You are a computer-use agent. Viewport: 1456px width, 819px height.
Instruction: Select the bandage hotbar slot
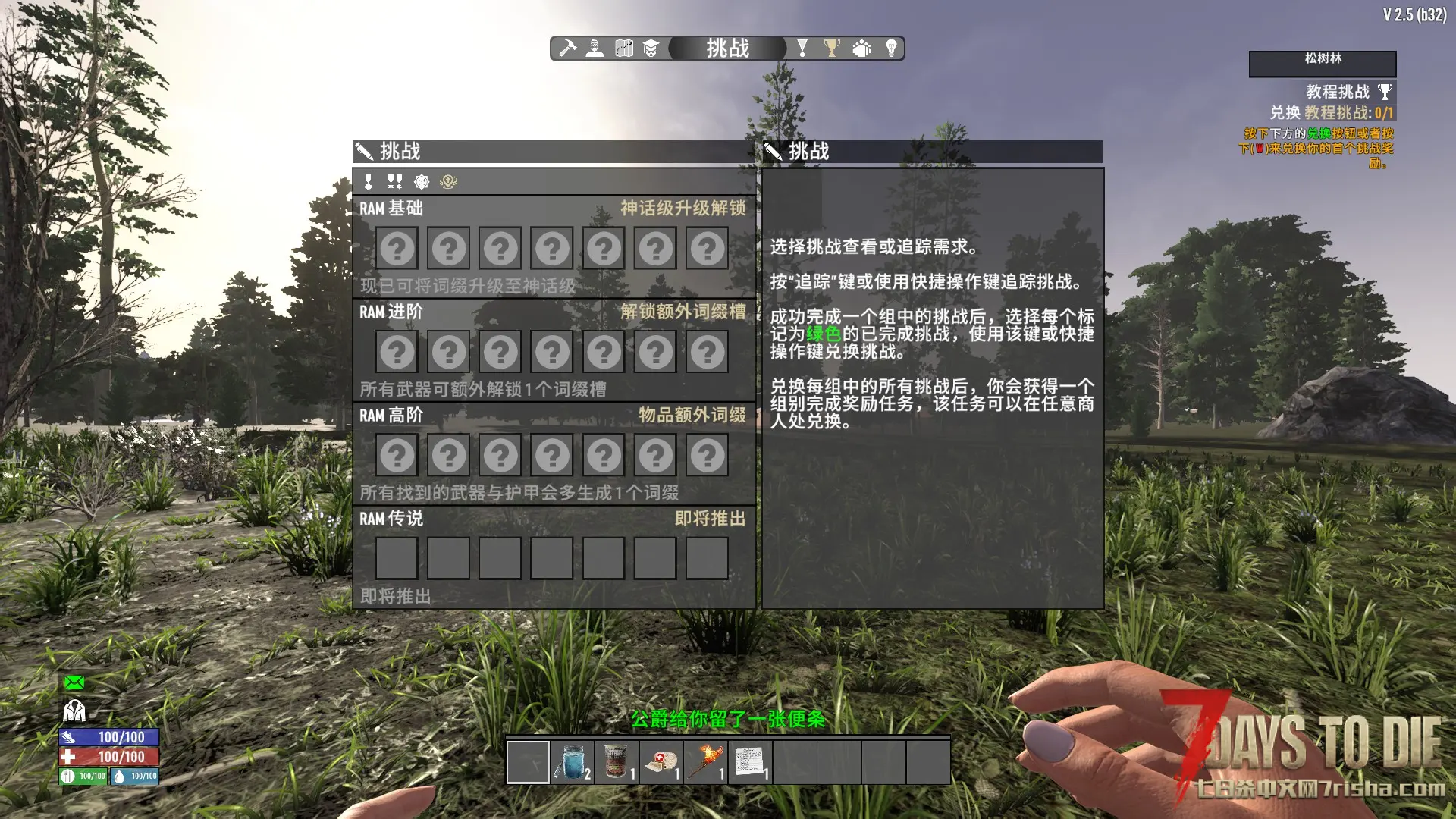pyautogui.click(x=661, y=761)
